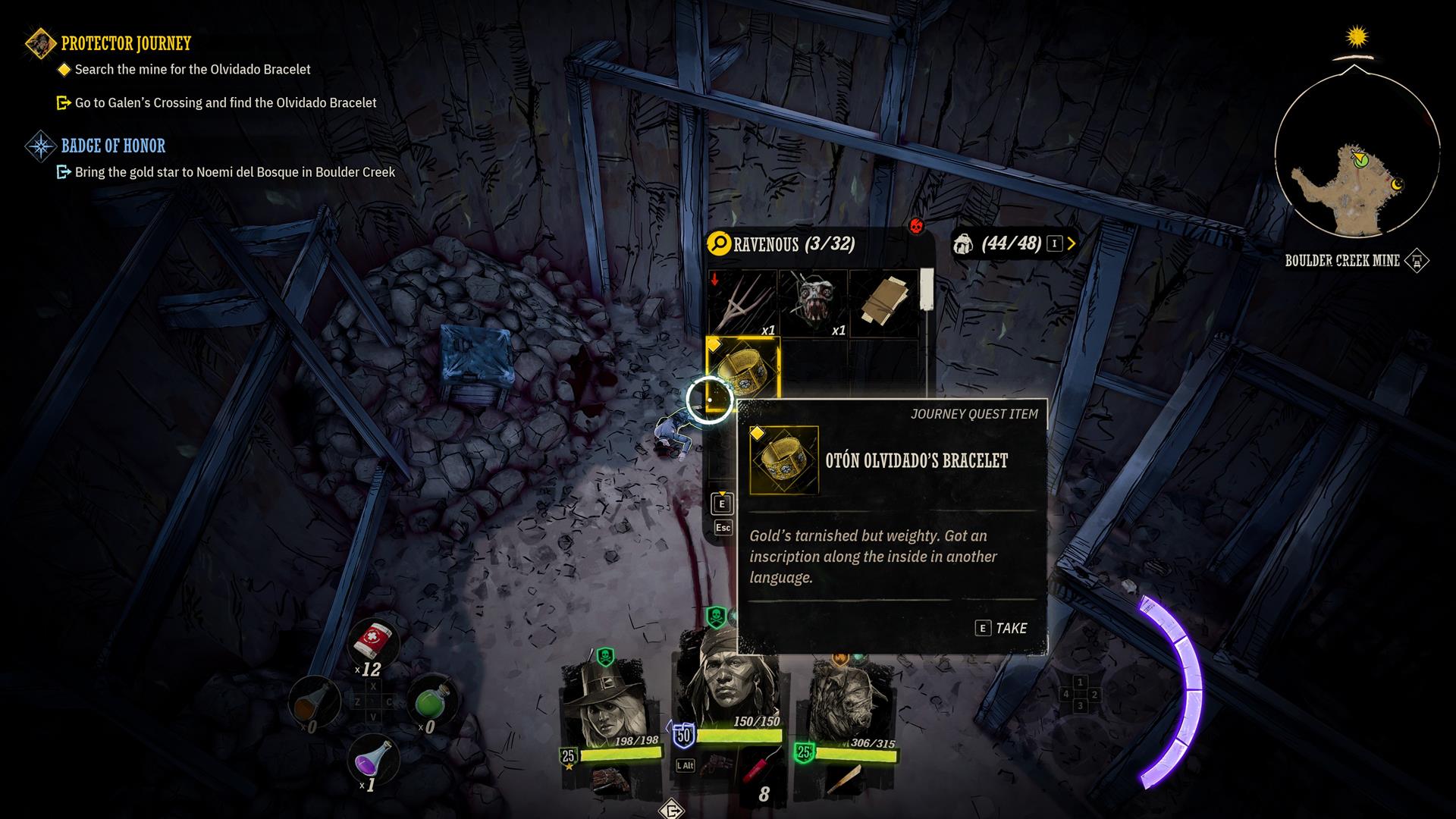Click the Take button in the item tooltip
1456x819 pixels.
pos(1001,628)
